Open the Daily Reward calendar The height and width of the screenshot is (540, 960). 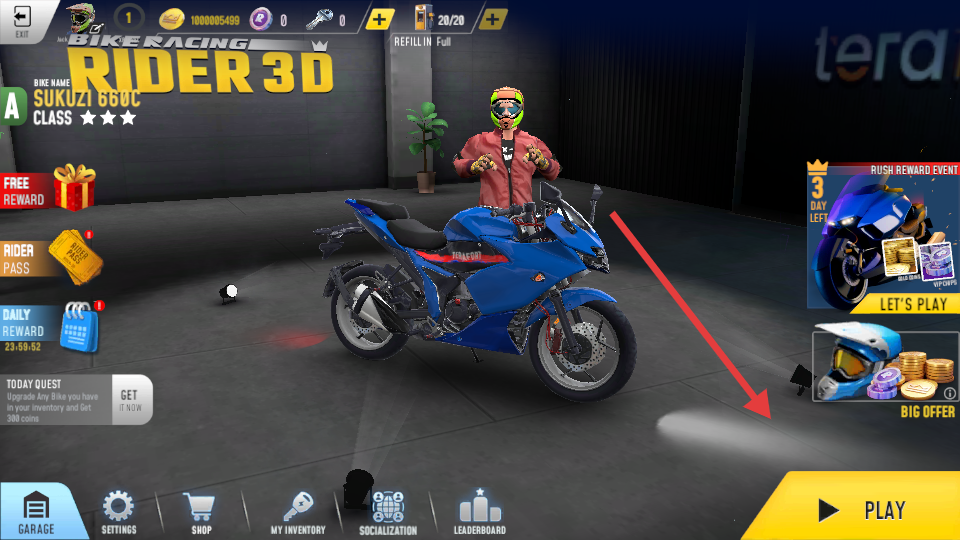point(78,325)
